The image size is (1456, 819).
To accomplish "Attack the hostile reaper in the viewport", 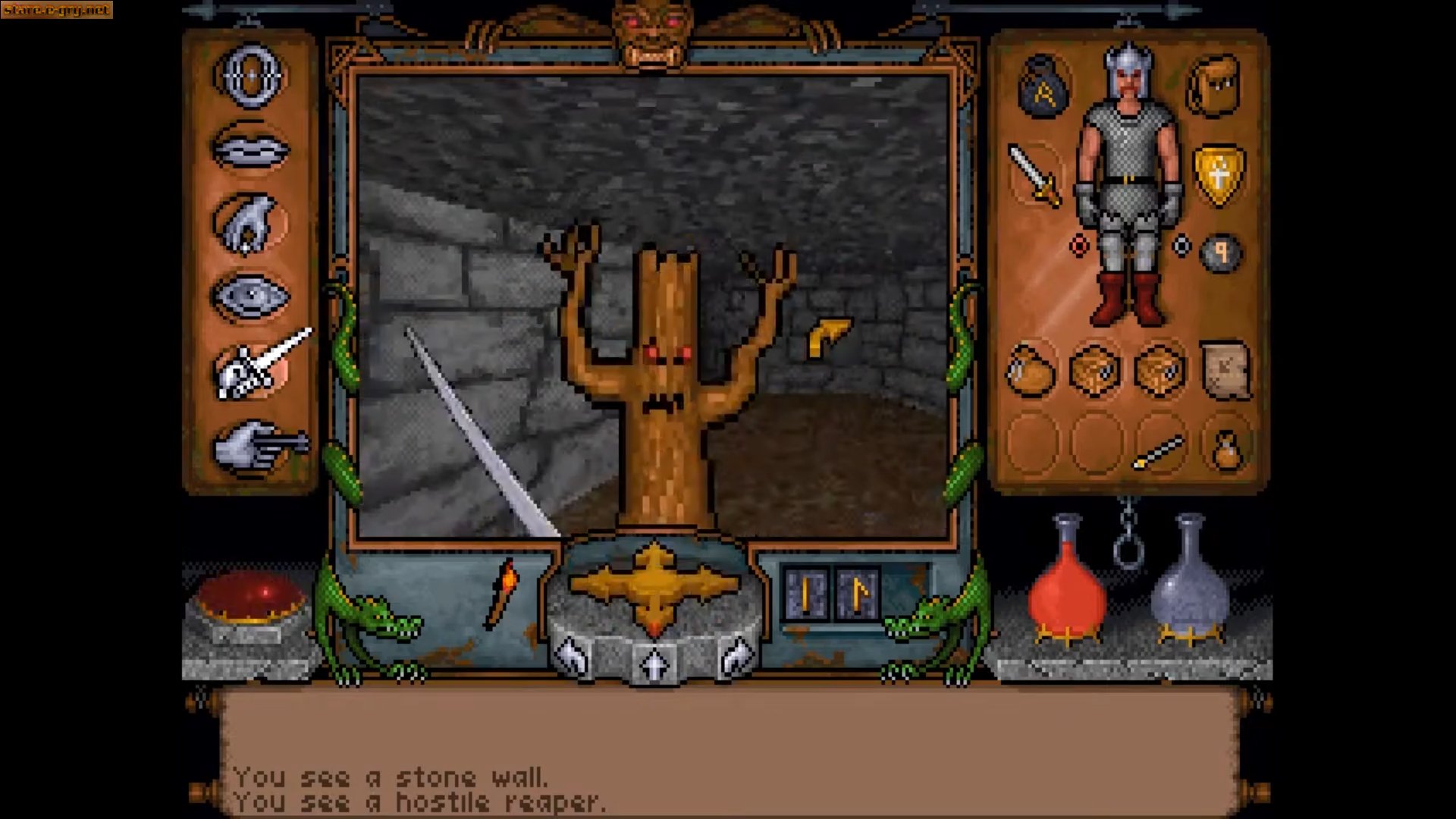I will pyautogui.click(x=667, y=364).
